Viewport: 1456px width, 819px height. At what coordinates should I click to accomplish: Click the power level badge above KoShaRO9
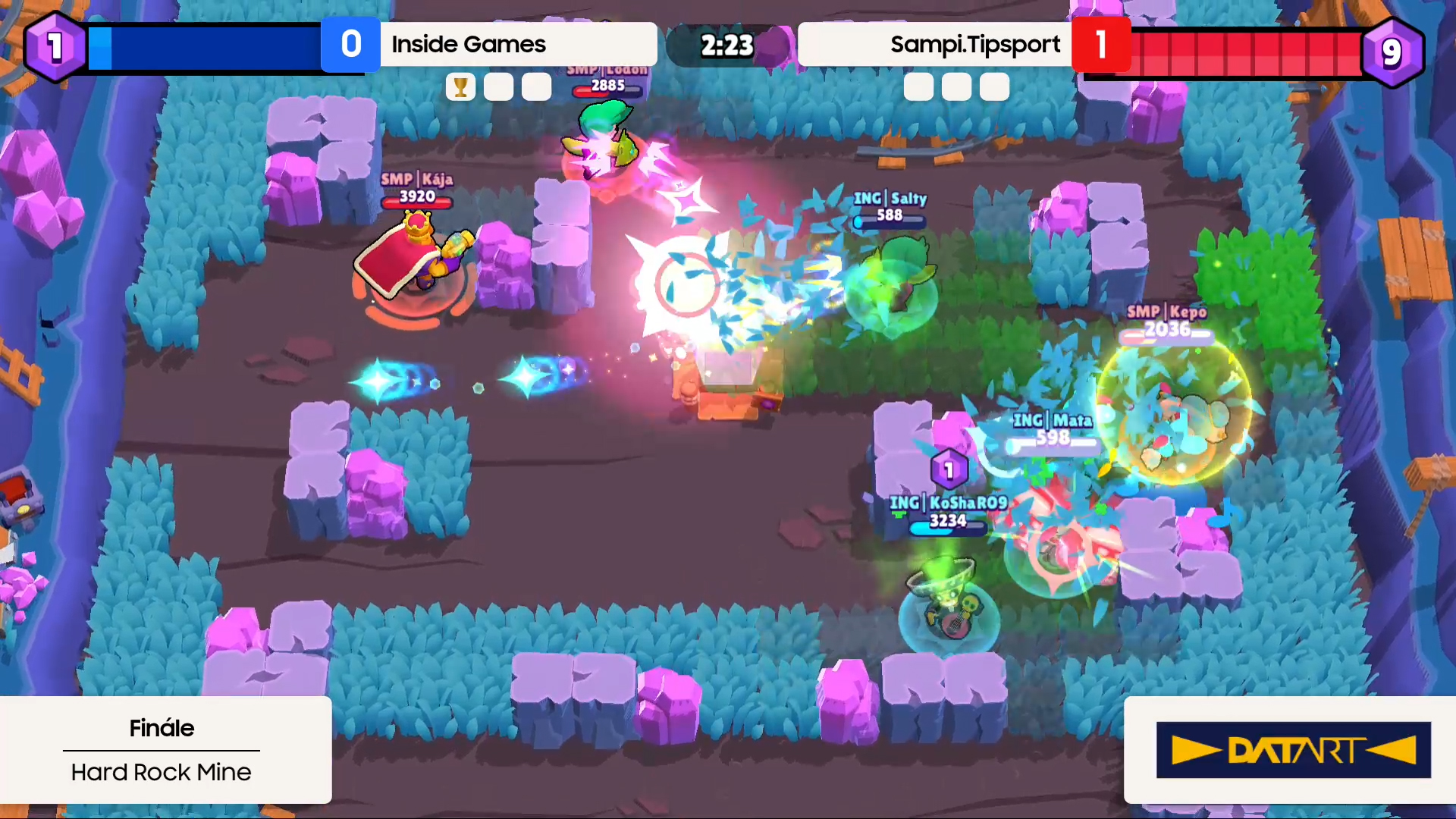point(949,469)
